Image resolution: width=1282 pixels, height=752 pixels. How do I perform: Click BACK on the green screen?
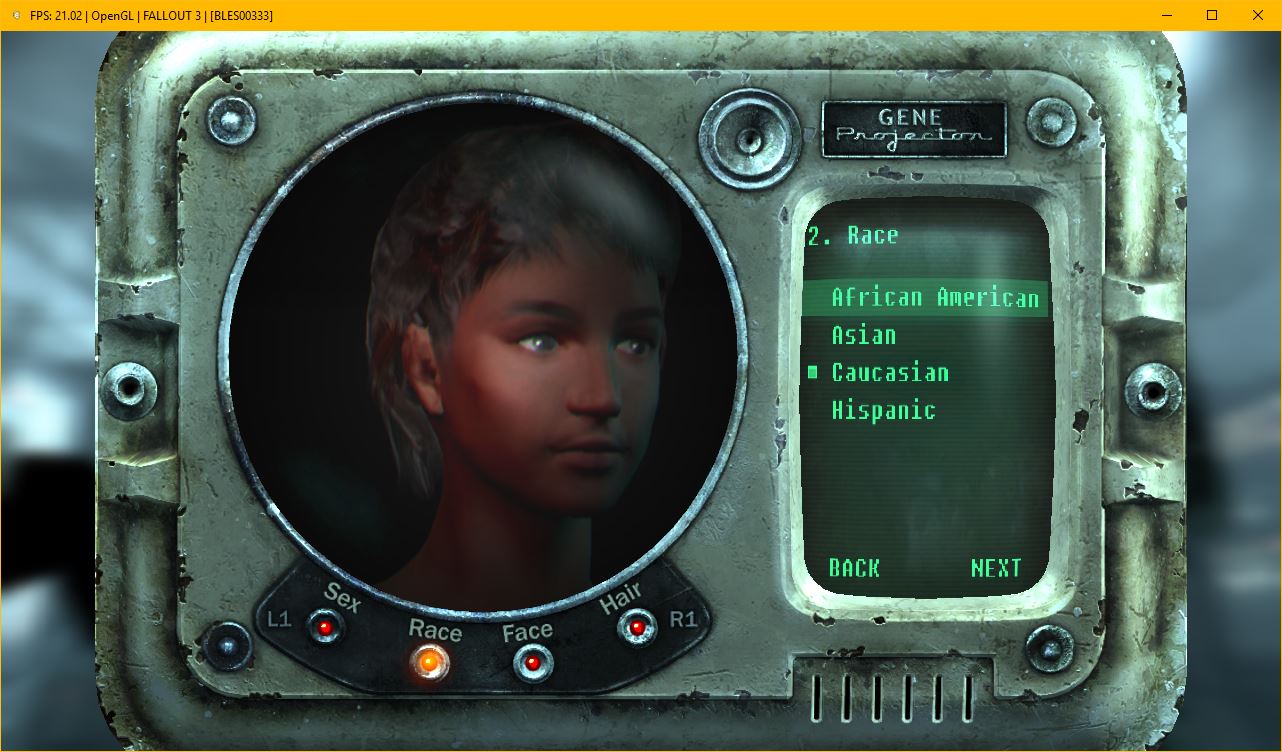tap(854, 568)
